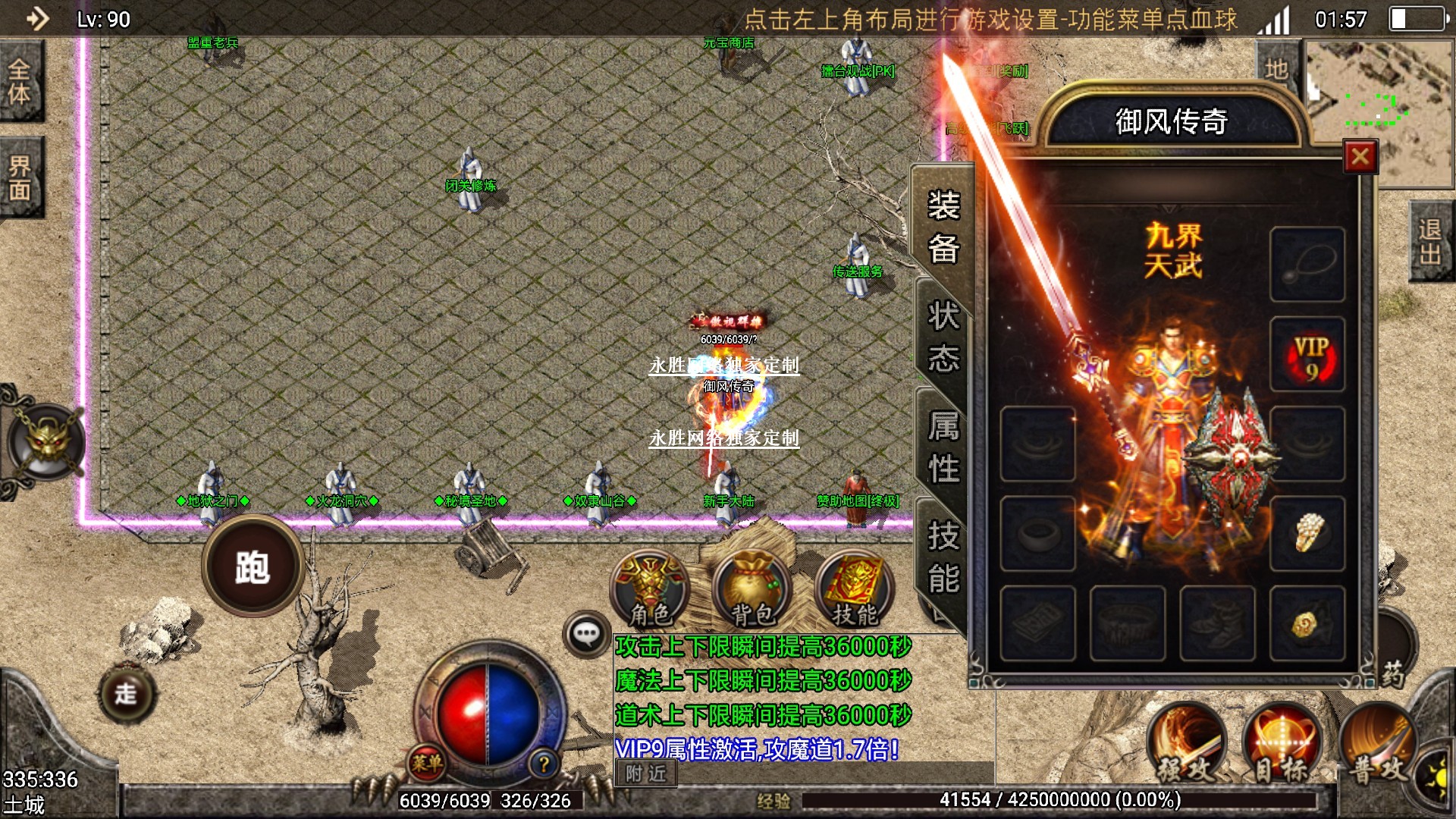Activate the 强攻 forced attack button
The height and width of the screenshot is (819, 1456).
coord(1187,746)
